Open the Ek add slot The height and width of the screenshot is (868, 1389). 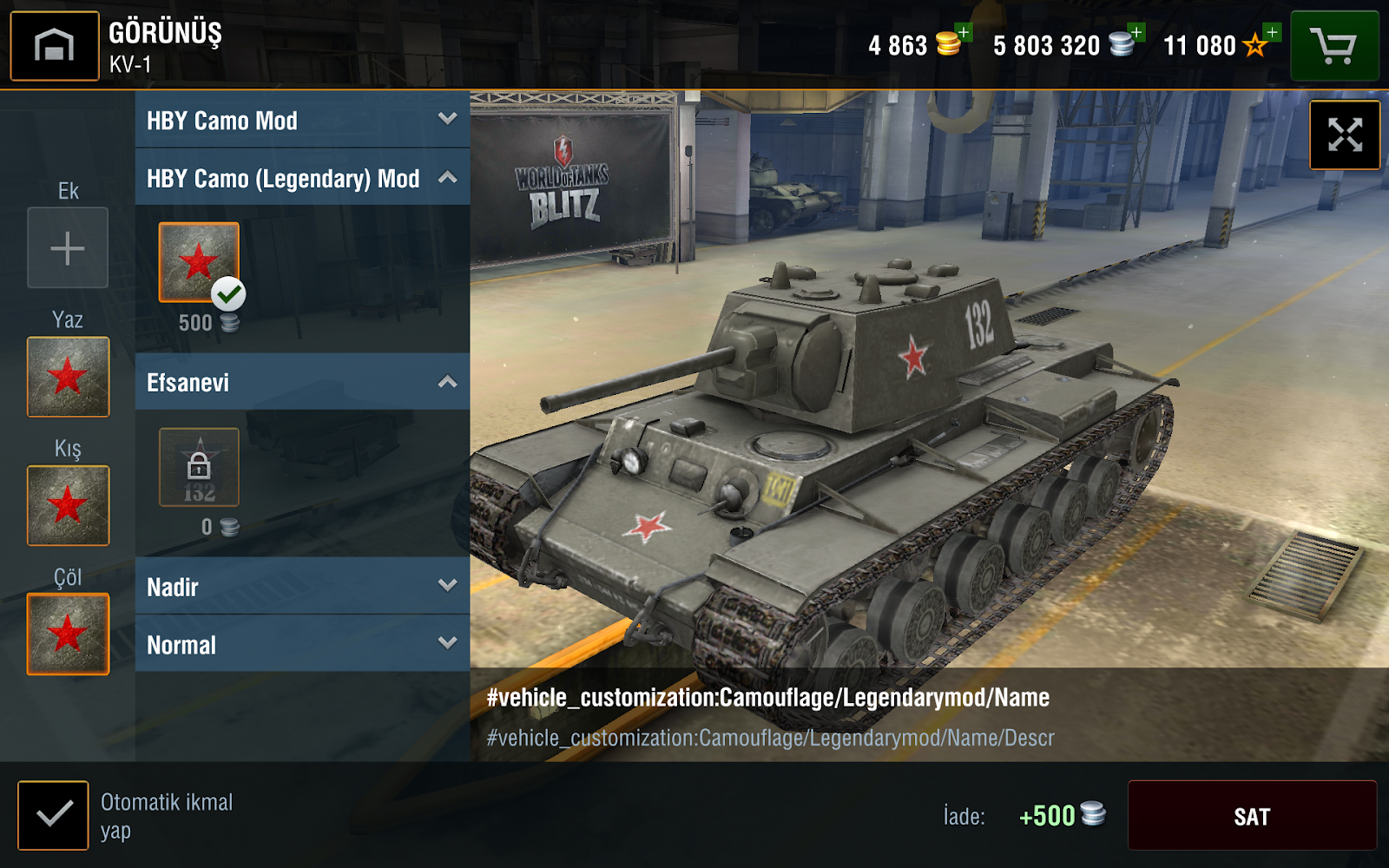point(68,248)
